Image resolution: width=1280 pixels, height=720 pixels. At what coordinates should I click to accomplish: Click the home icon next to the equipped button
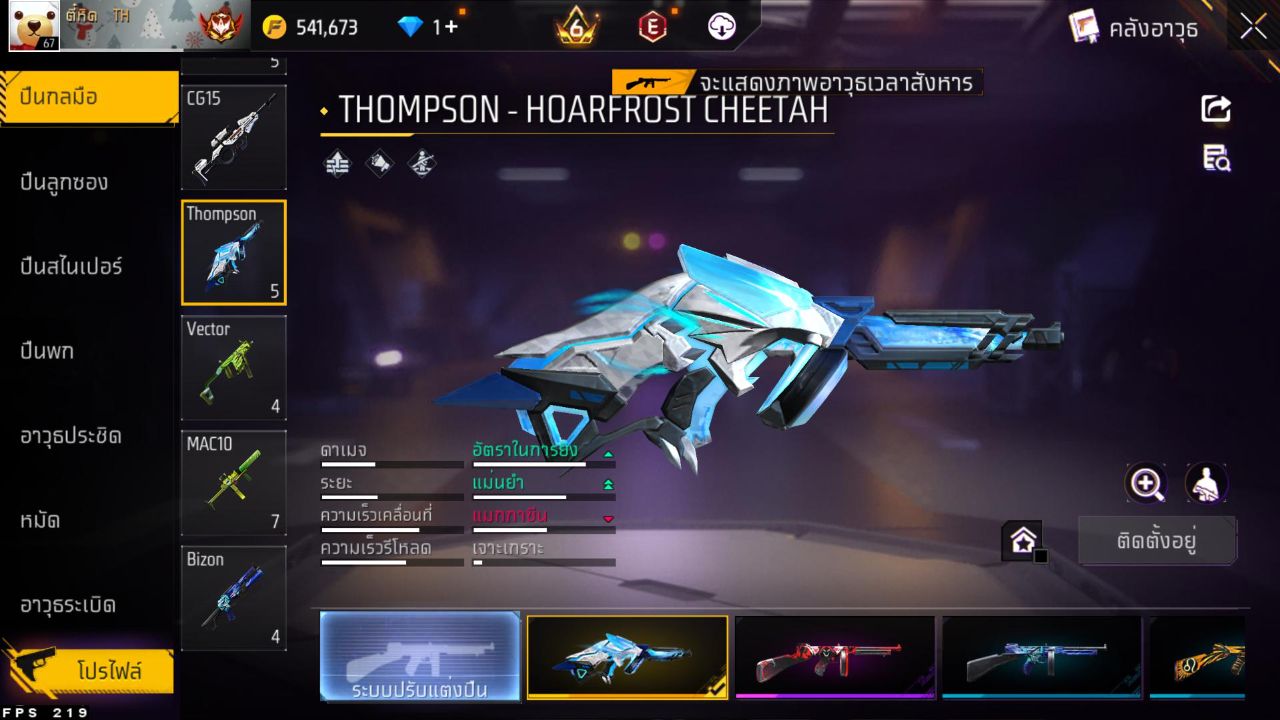coord(1024,540)
